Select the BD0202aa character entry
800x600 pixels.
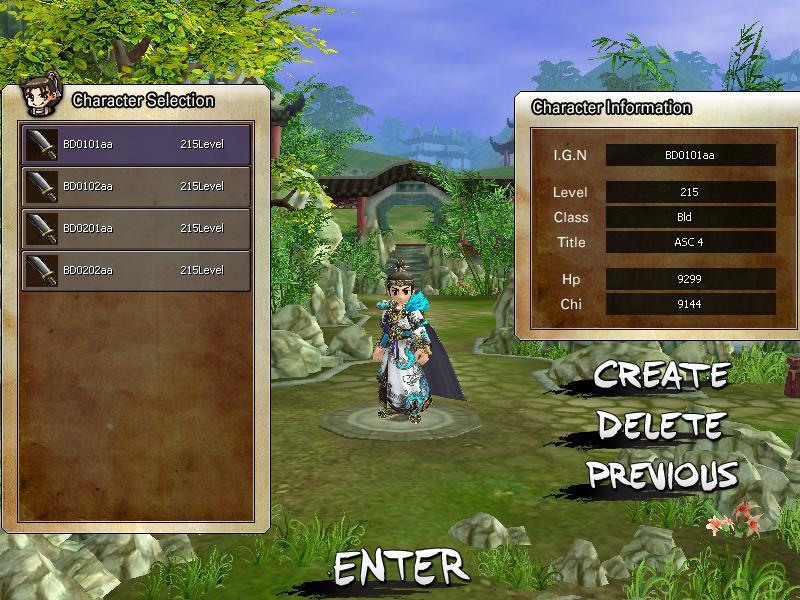point(136,270)
